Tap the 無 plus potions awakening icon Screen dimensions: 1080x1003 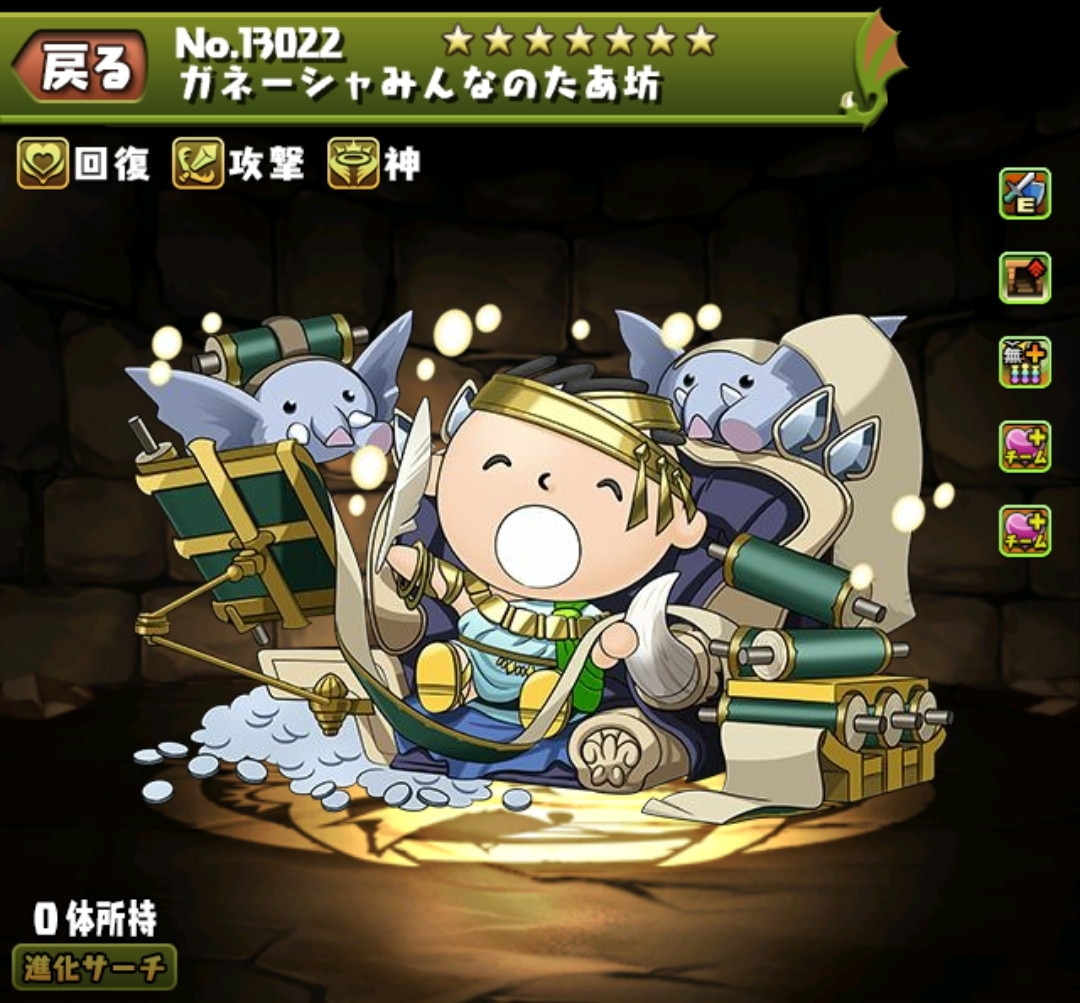pyautogui.click(x=1024, y=362)
